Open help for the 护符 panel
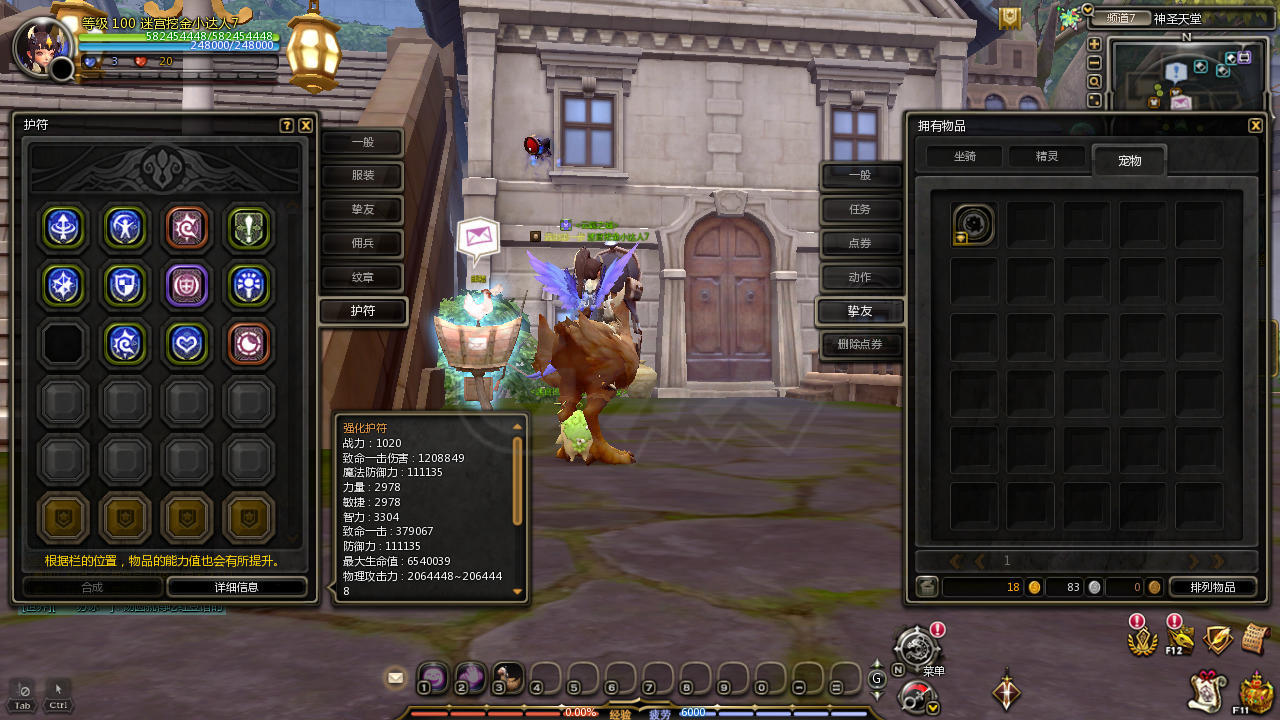 tap(287, 126)
